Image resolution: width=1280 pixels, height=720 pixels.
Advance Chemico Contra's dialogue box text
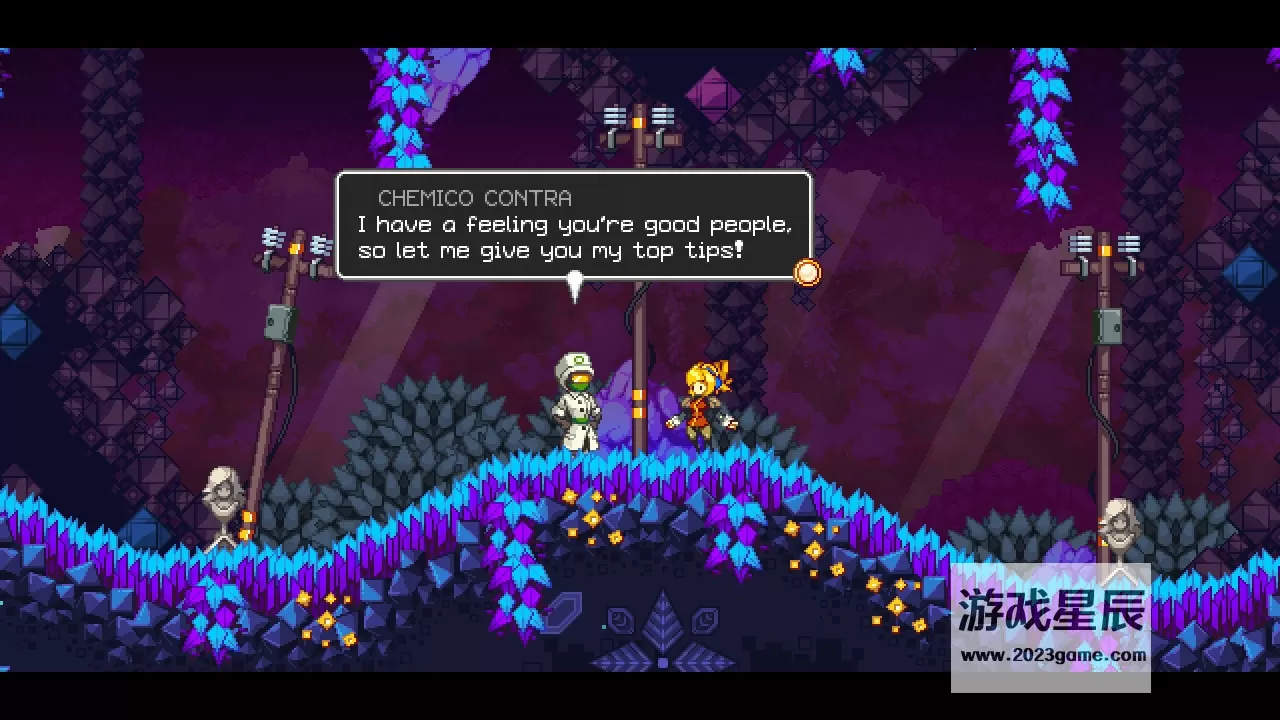coord(573,226)
